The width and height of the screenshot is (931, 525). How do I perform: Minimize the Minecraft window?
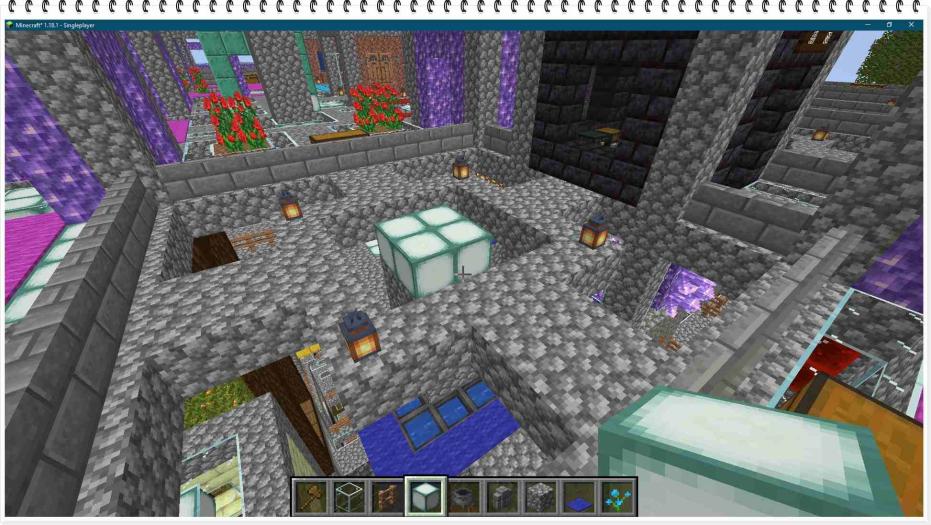pyautogui.click(x=866, y=24)
